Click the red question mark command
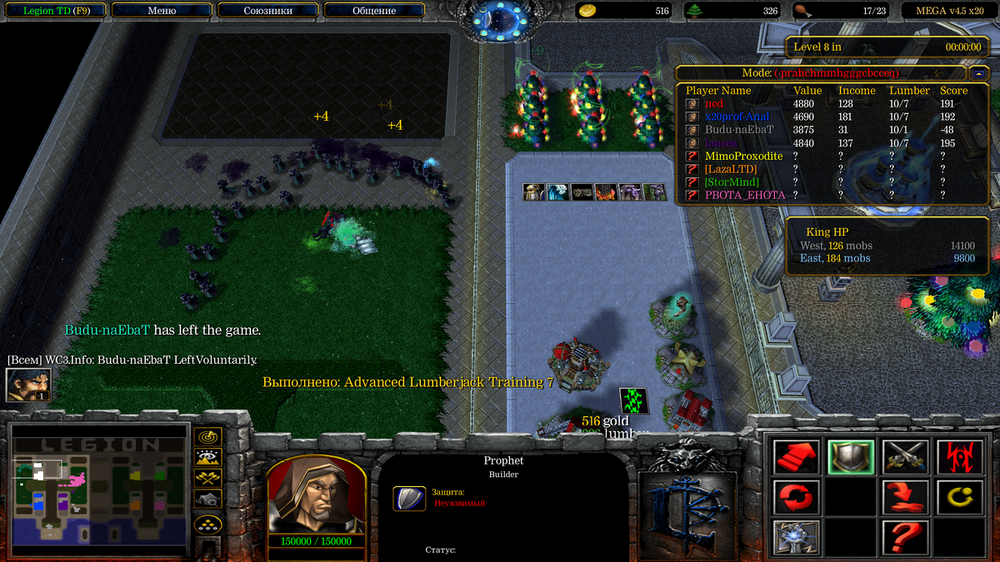 click(905, 536)
